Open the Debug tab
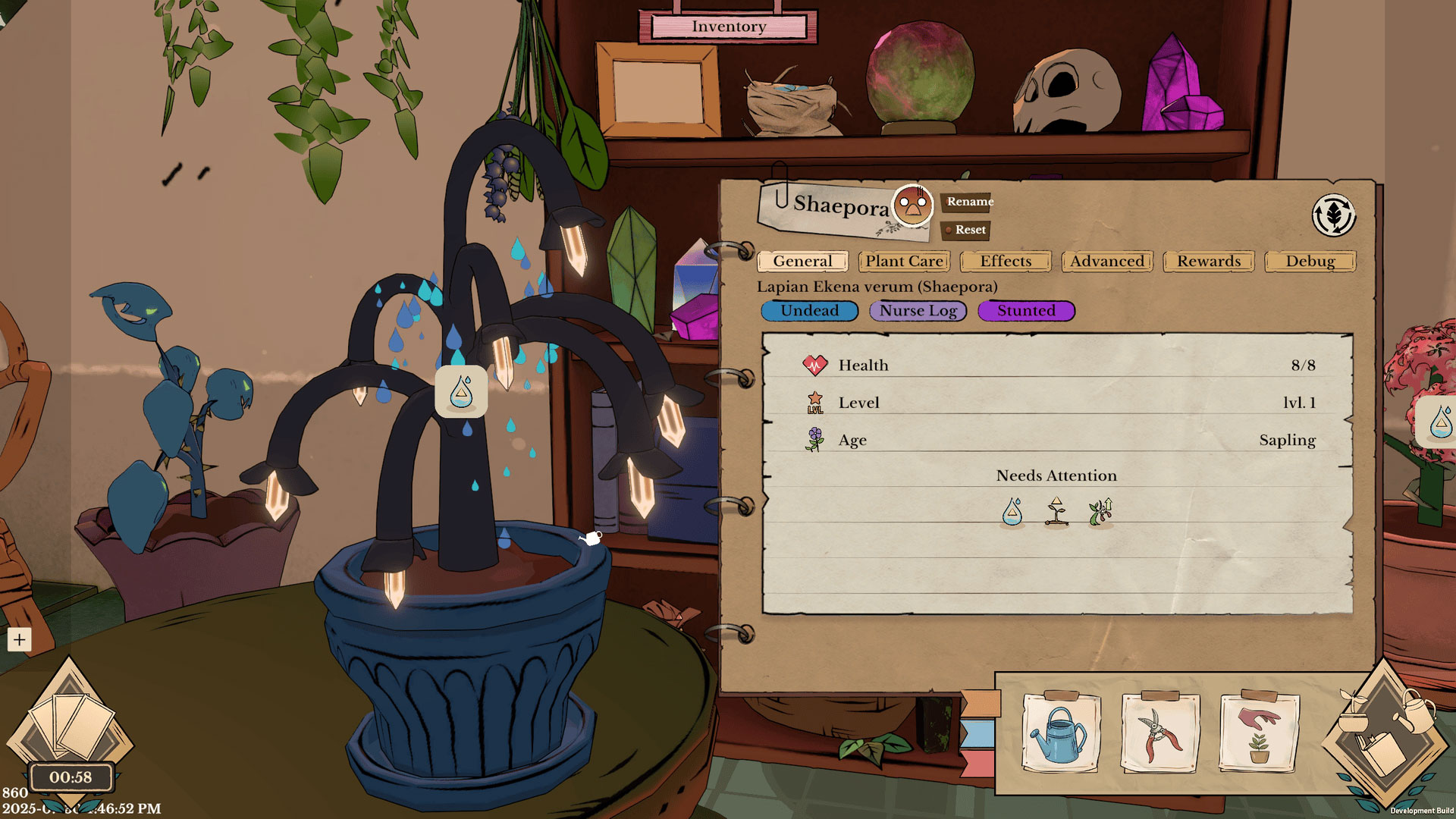This screenshot has height=819, width=1456. [x=1310, y=262]
